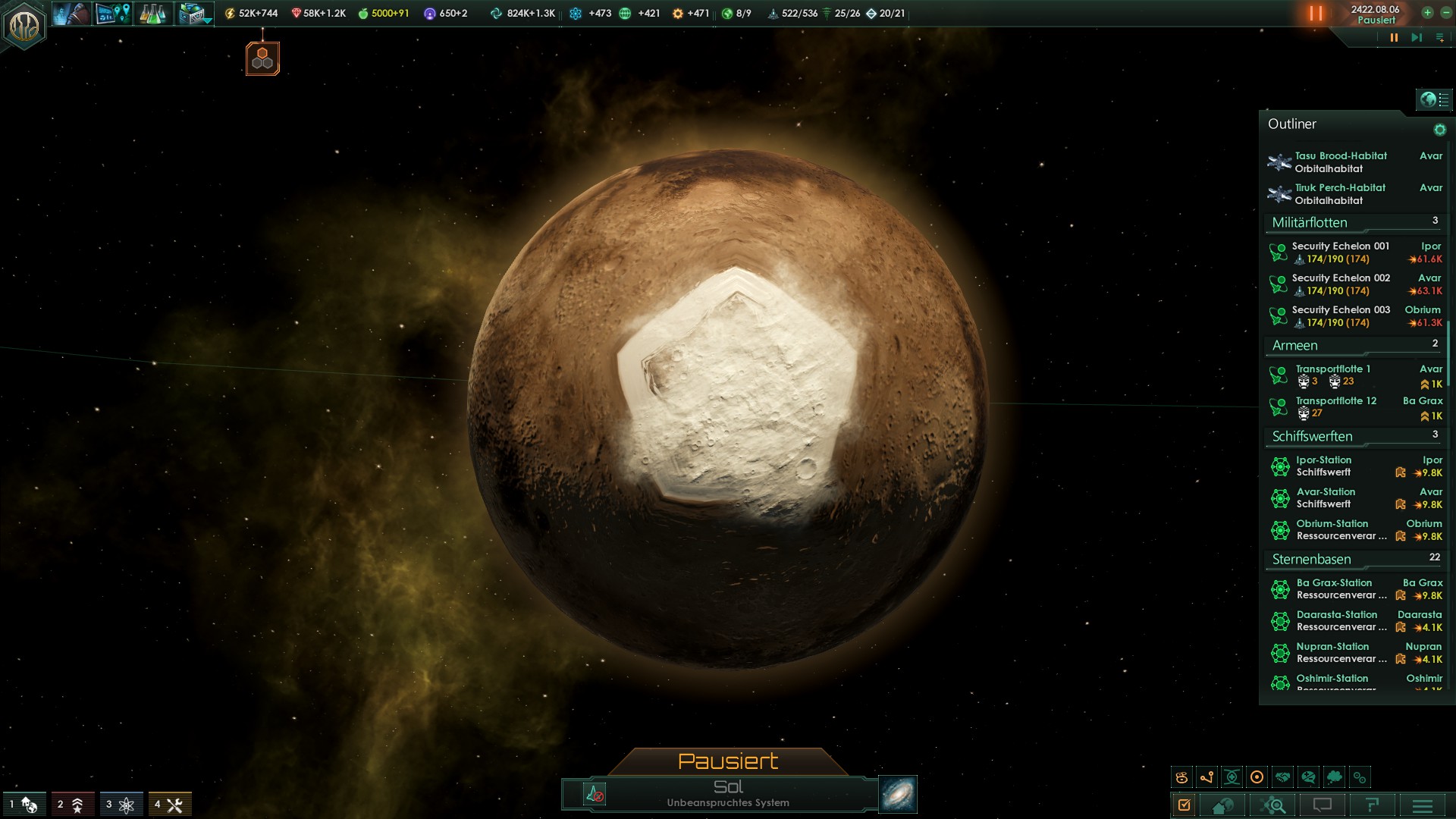The width and height of the screenshot is (1456, 819).
Task: Open the research flasks technology panel
Action: click(152, 14)
